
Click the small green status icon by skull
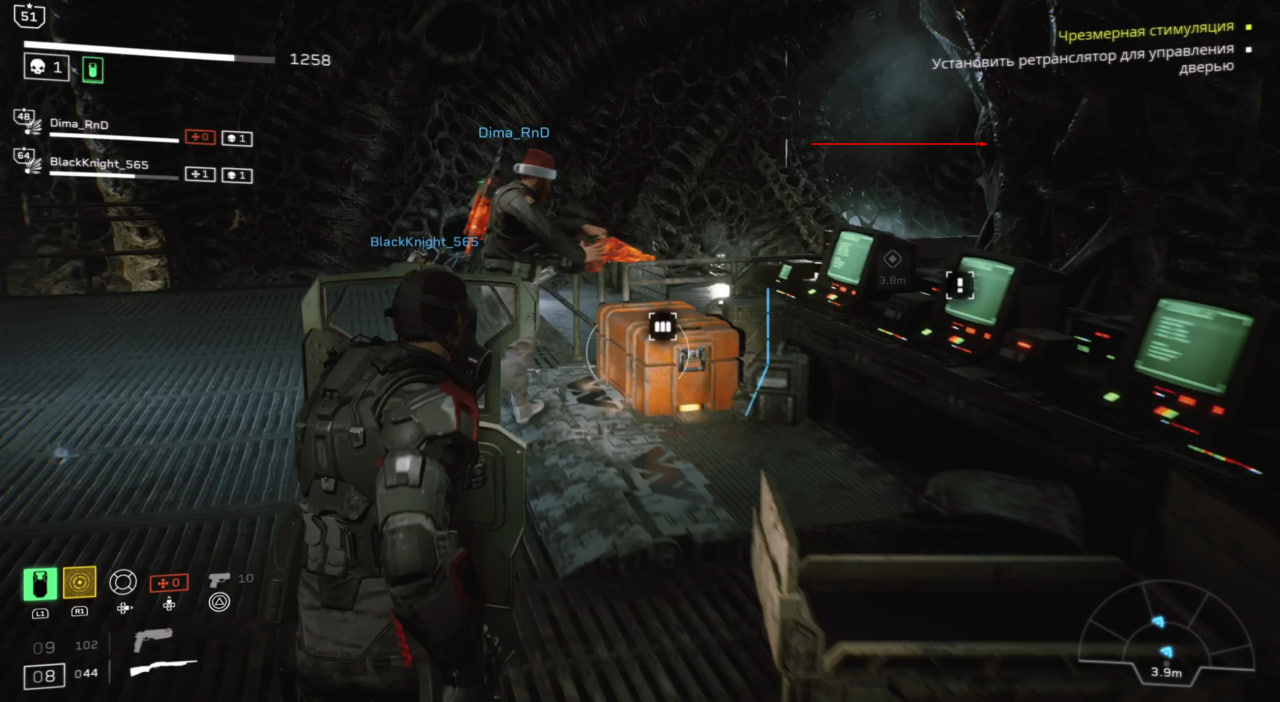[93, 69]
